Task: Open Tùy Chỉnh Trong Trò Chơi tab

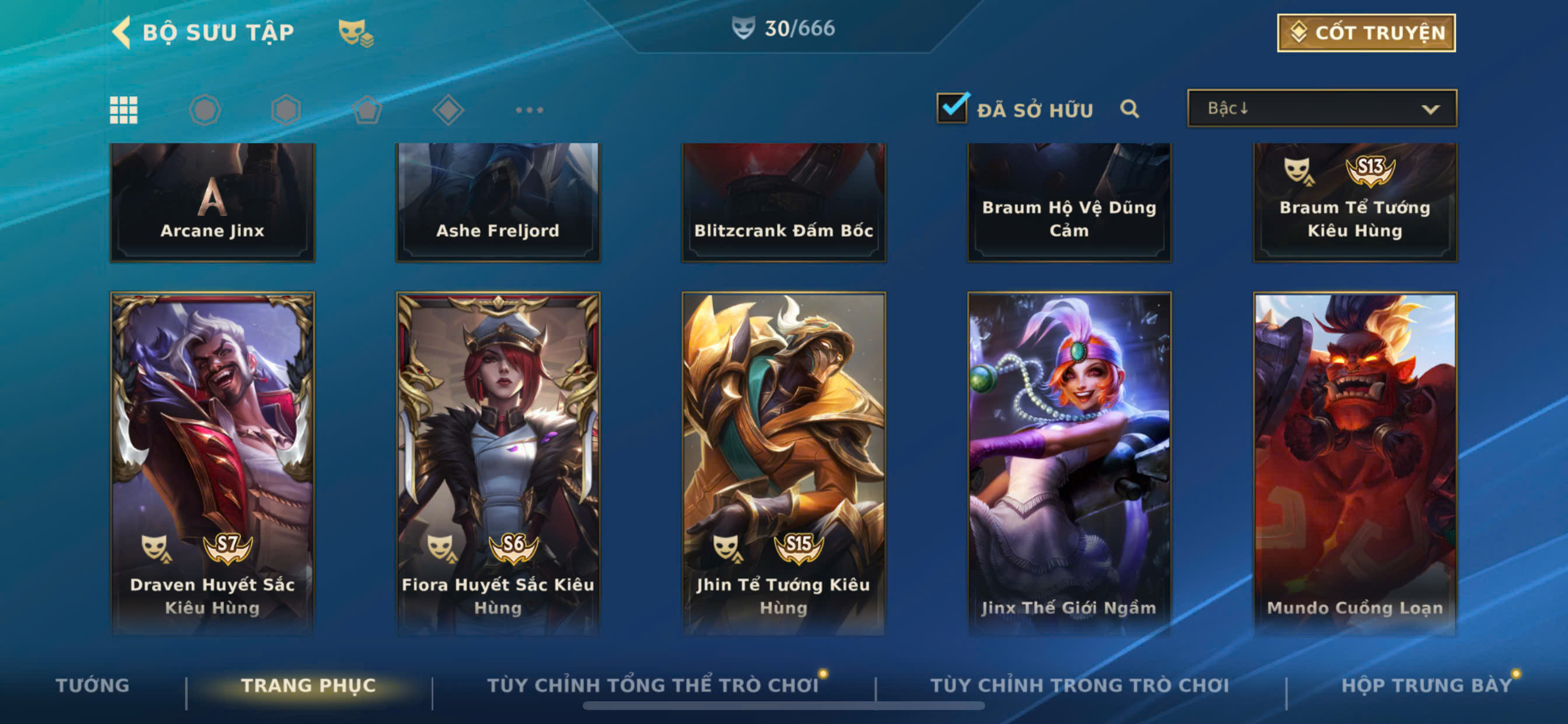Action: coord(1079,685)
